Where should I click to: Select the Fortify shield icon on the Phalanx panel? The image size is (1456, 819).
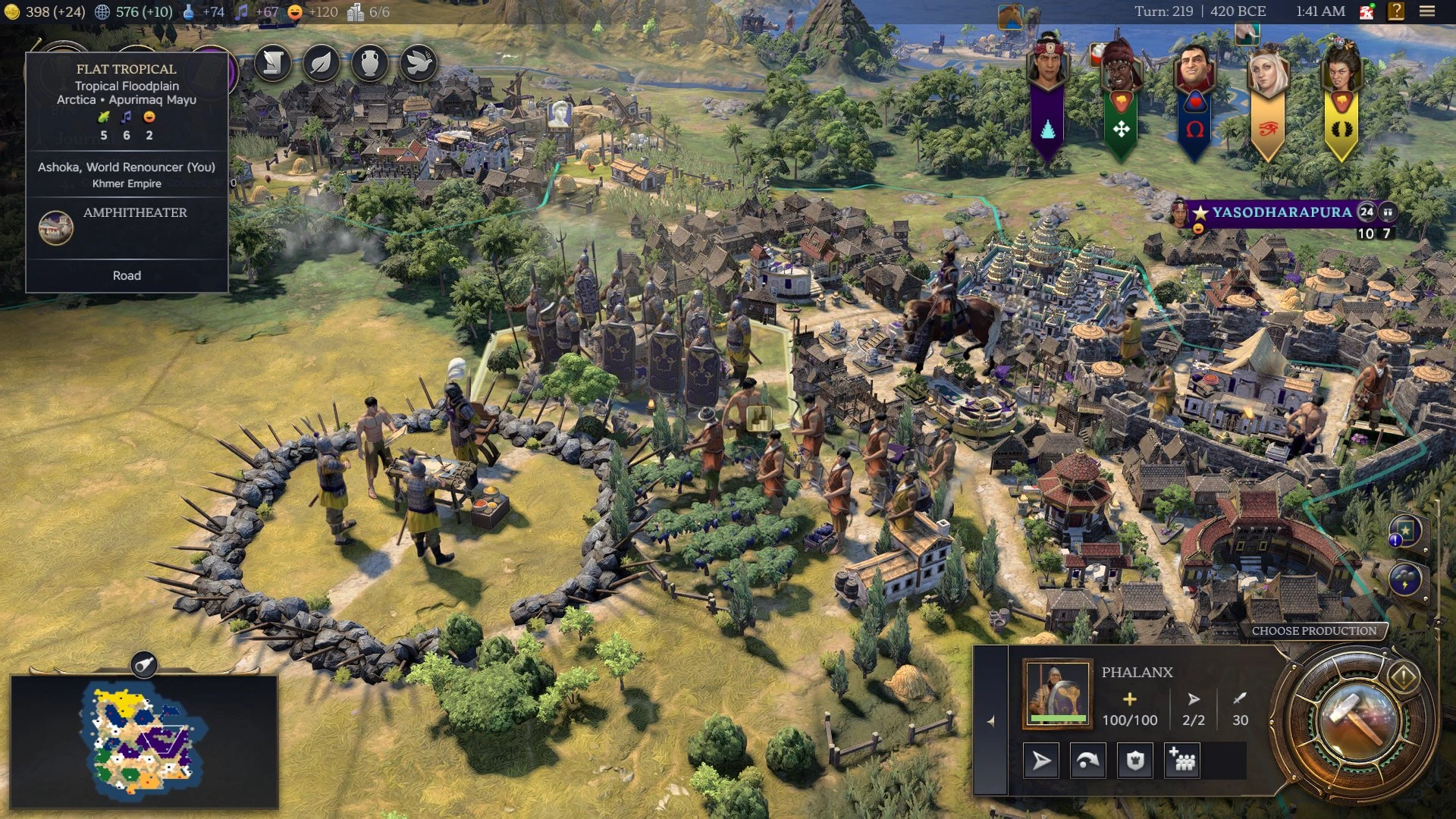1135,761
